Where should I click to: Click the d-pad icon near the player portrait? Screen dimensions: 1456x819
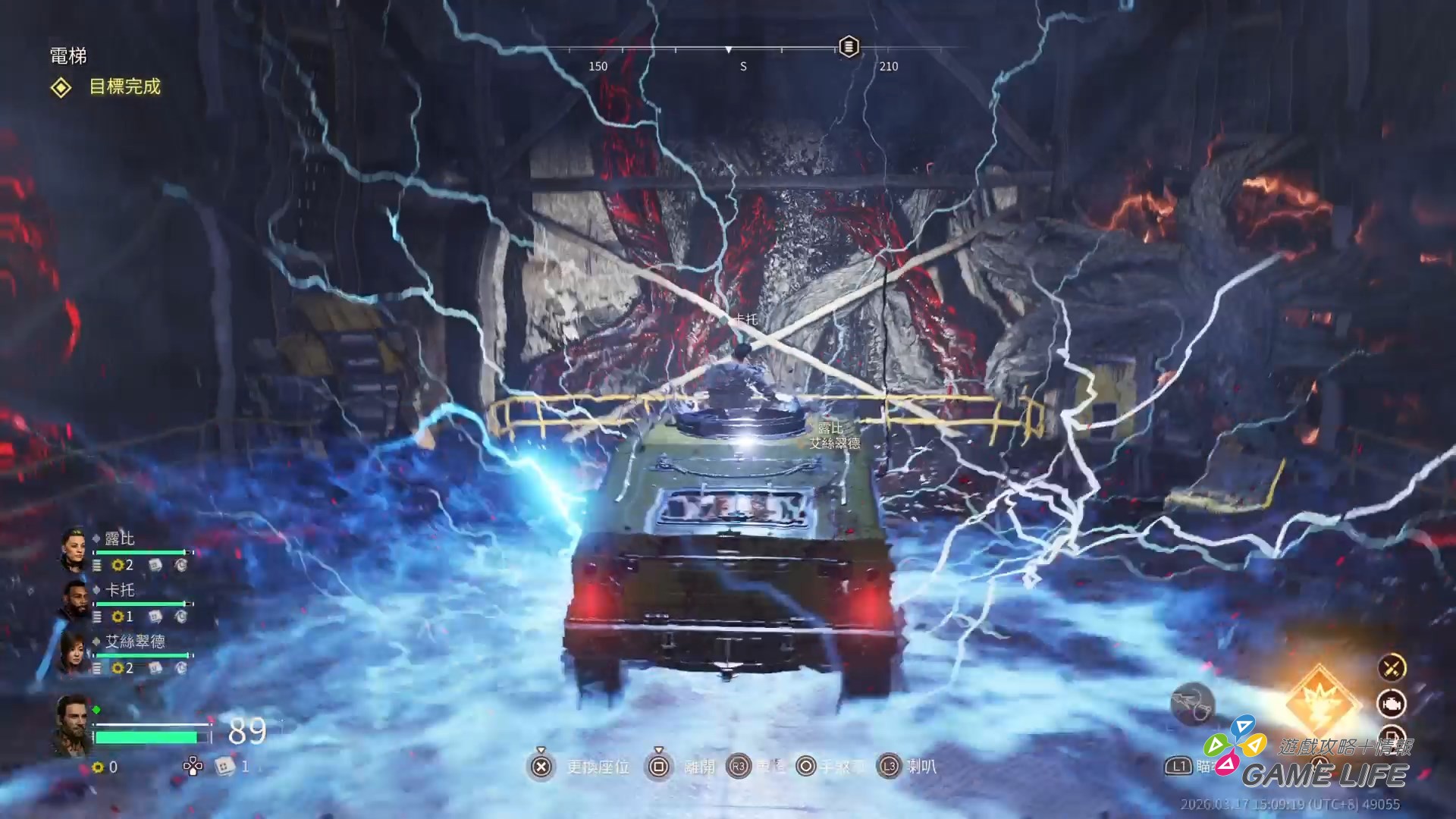click(x=193, y=767)
